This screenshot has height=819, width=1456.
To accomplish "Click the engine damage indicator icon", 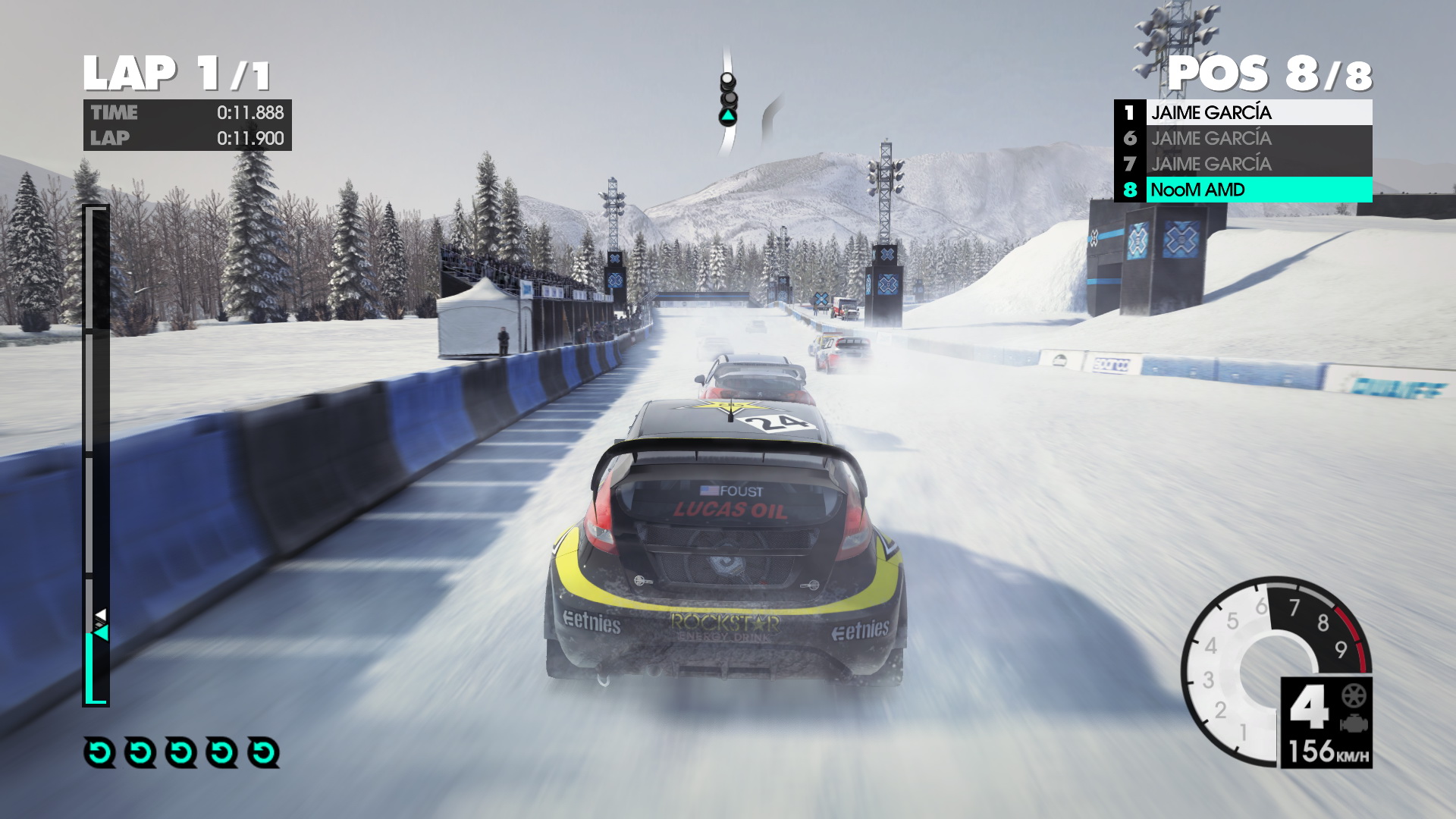I will (1354, 723).
